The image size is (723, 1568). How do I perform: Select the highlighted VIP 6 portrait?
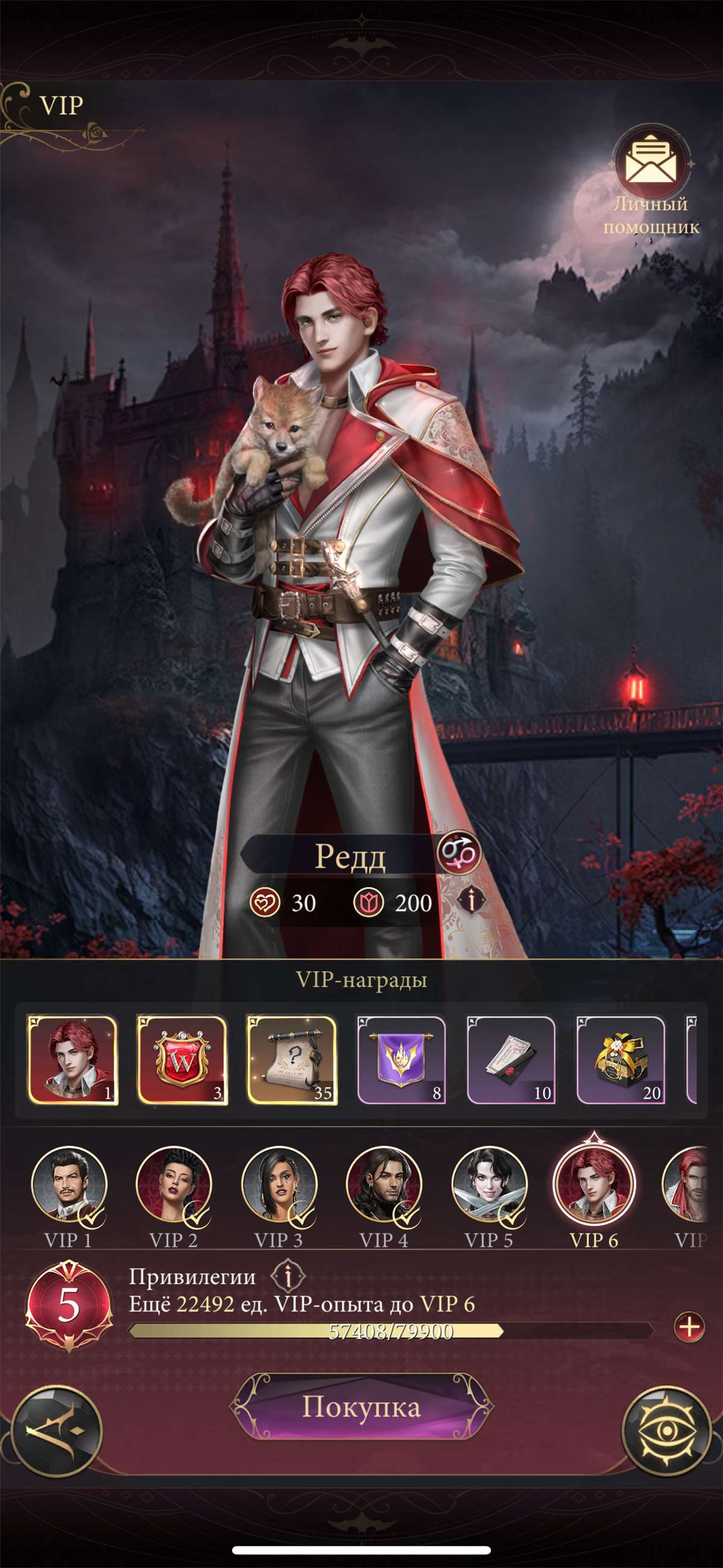pyautogui.click(x=594, y=1185)
